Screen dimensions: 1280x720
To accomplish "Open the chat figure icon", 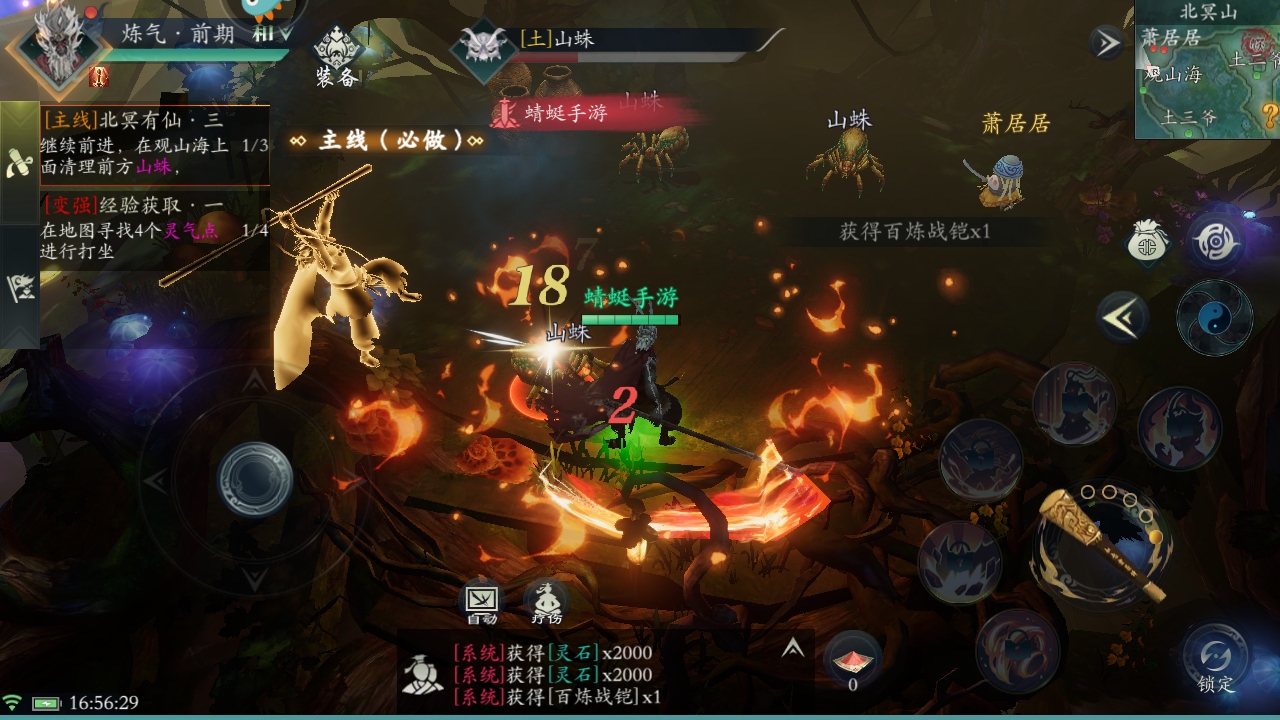I will [423, 674].
